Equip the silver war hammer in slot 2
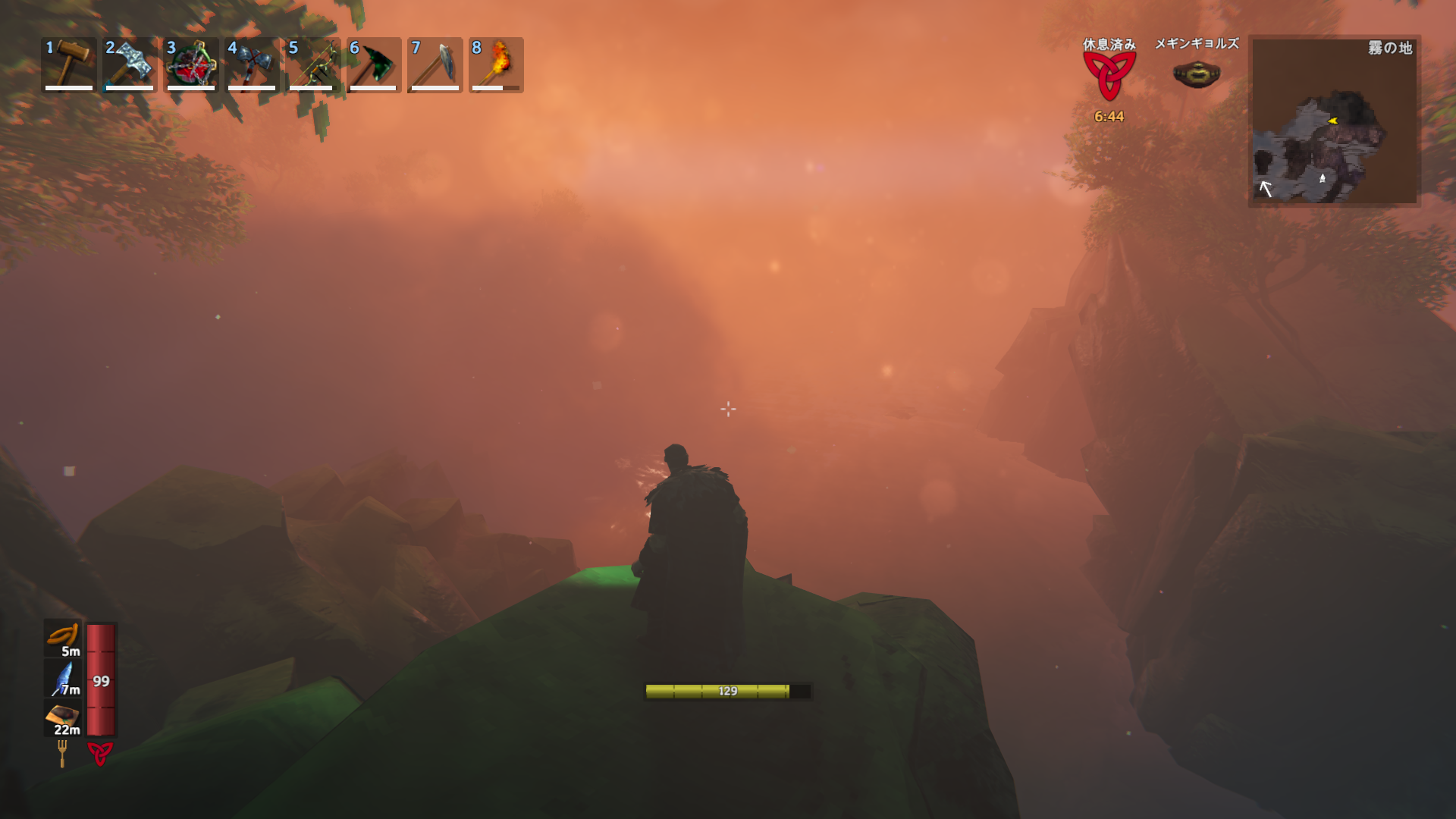Viewport: 1456px width, 819px height. point(130,64)
